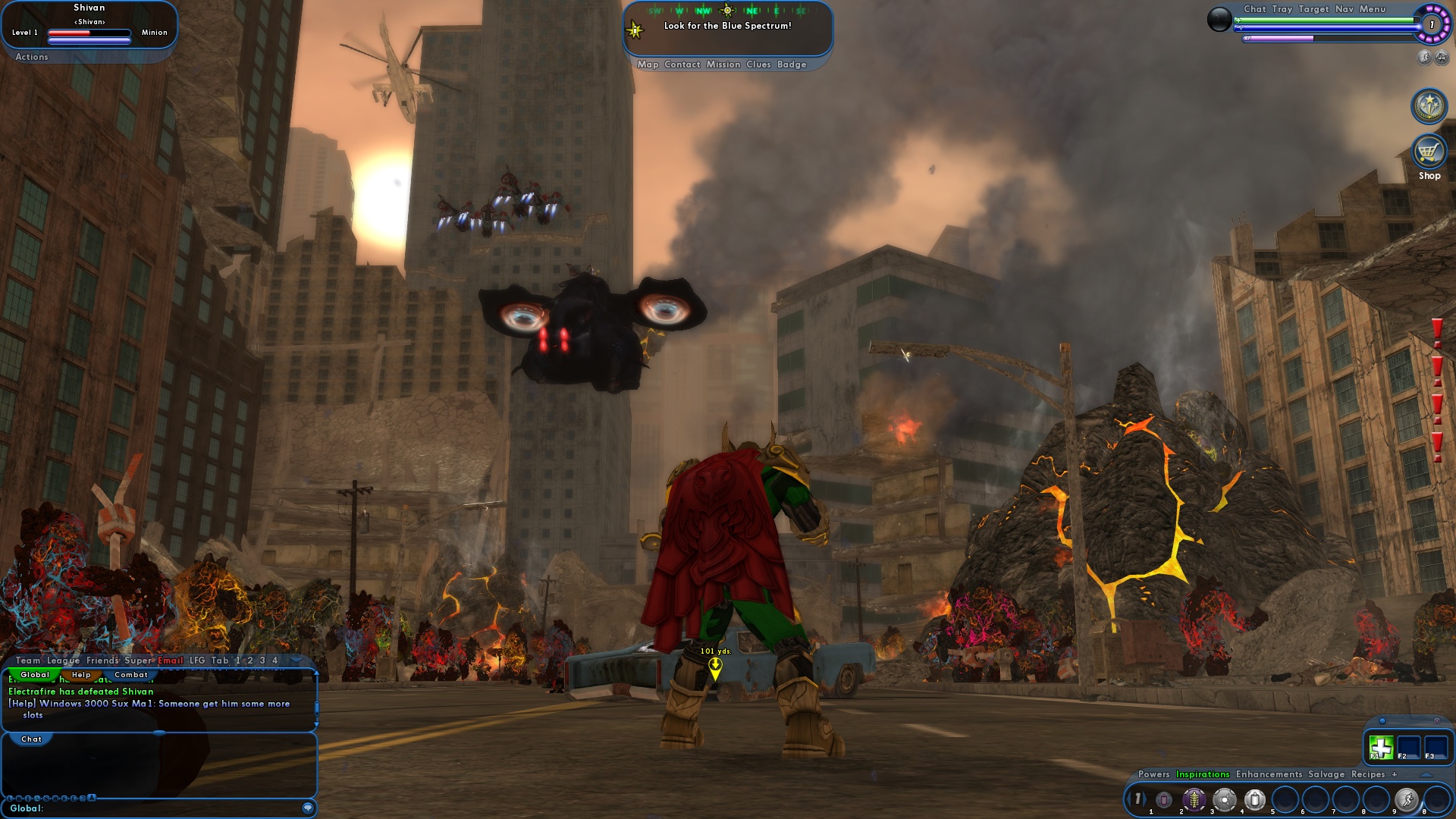The width and height of the screenshot is (1456, 819).
Task: Click the Sprint toggle beside the health bars
Action: 1423,57
